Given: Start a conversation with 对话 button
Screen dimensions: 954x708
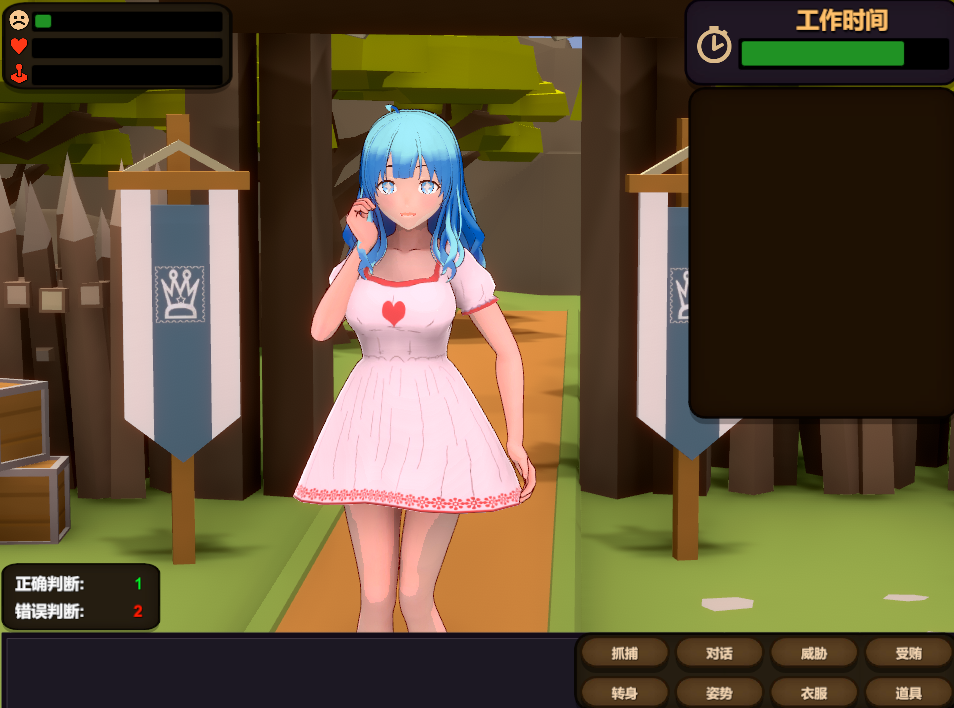Looking at the screenshot, I should pyautogui.click(x=719, y=654).
